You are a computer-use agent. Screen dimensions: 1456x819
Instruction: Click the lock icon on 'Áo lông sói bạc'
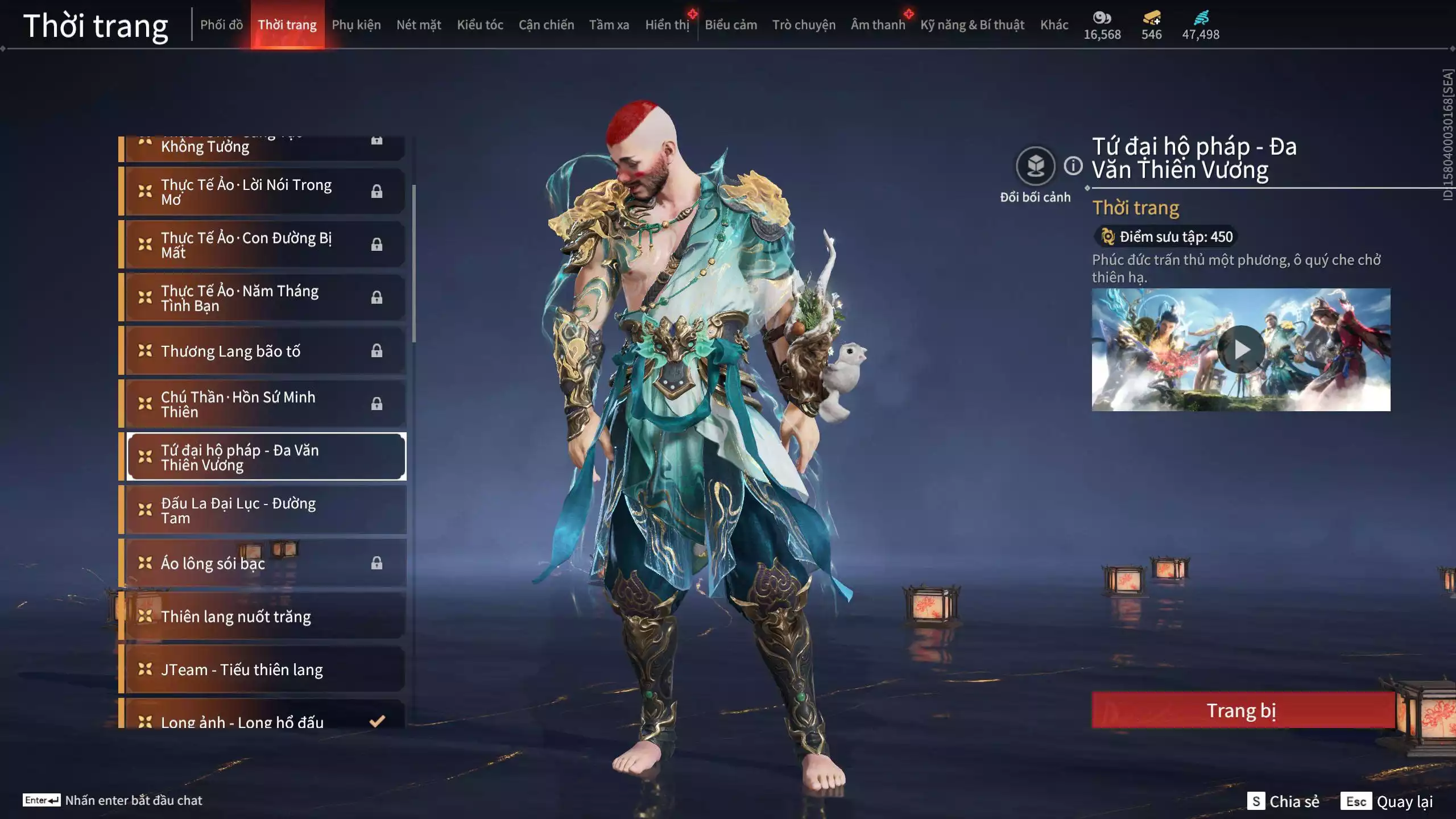coord(376,563)
